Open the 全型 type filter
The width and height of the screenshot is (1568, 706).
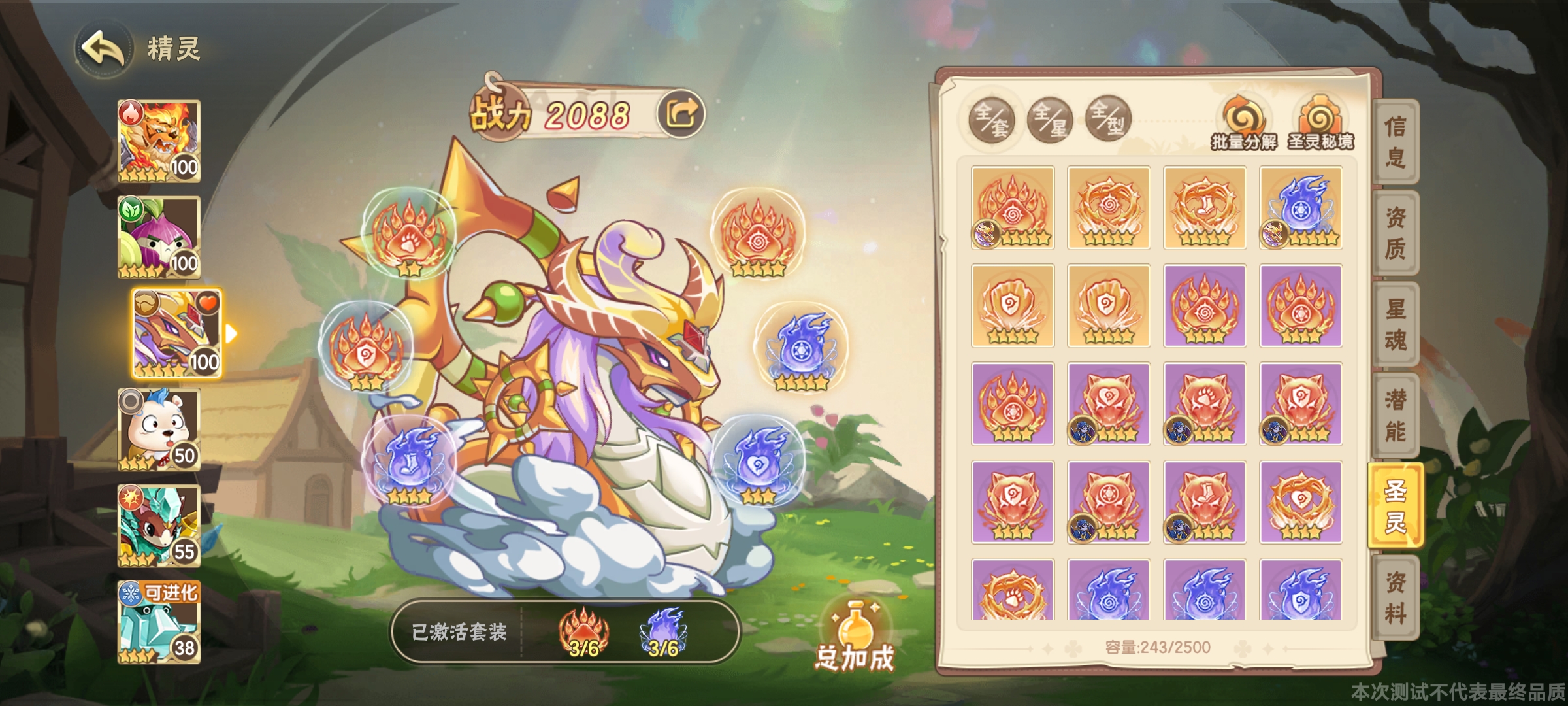[x=1108, y=120]
